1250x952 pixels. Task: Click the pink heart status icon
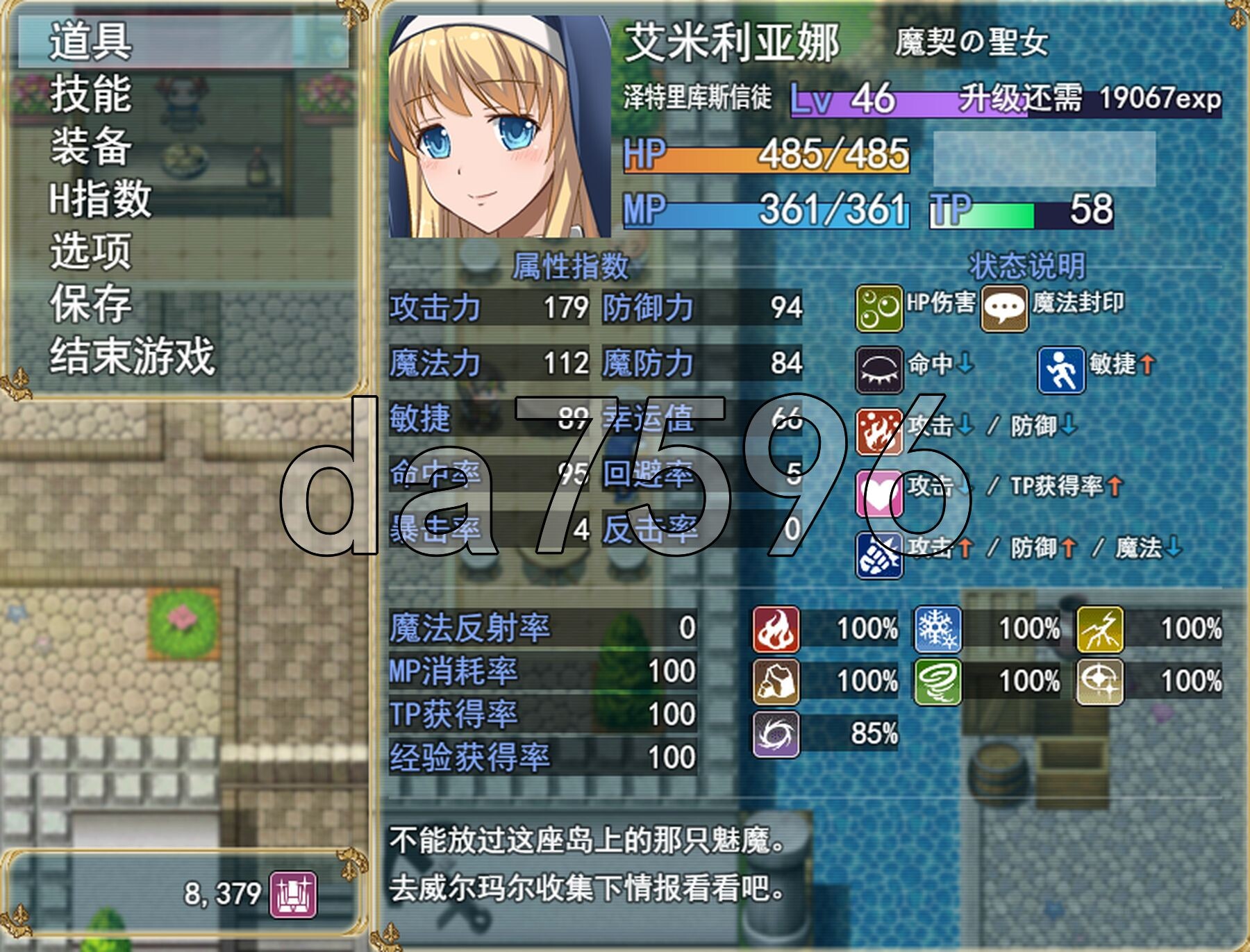[878, 493]
